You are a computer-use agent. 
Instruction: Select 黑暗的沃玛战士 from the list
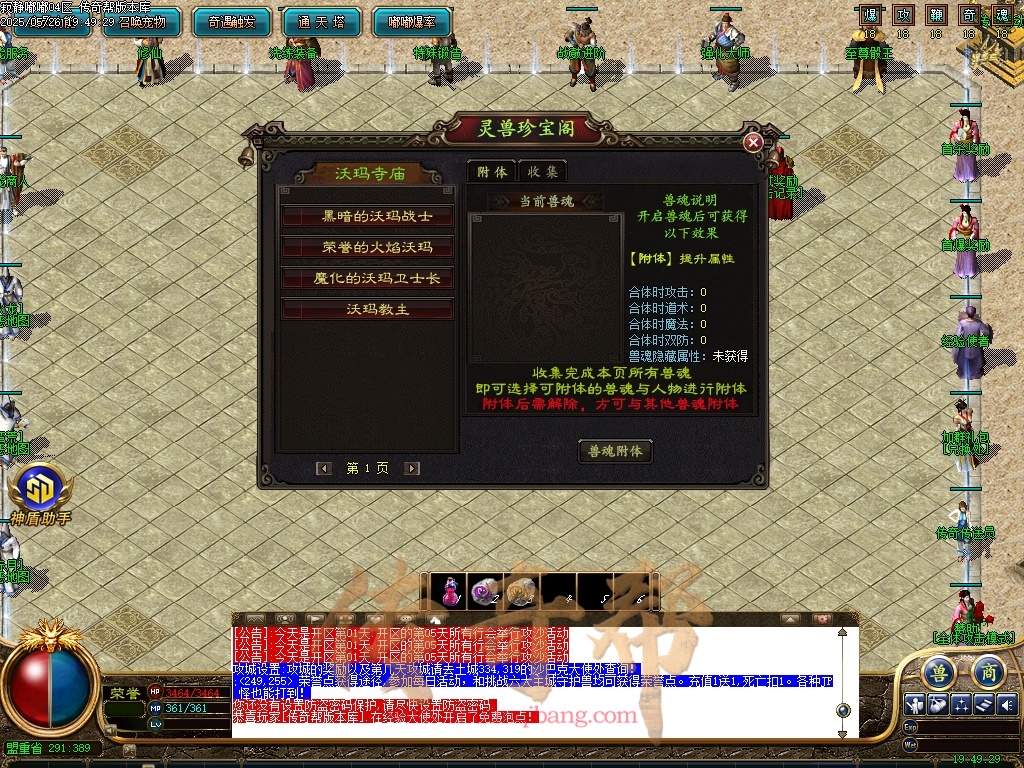pyautogui.click(x=367, y=216)
